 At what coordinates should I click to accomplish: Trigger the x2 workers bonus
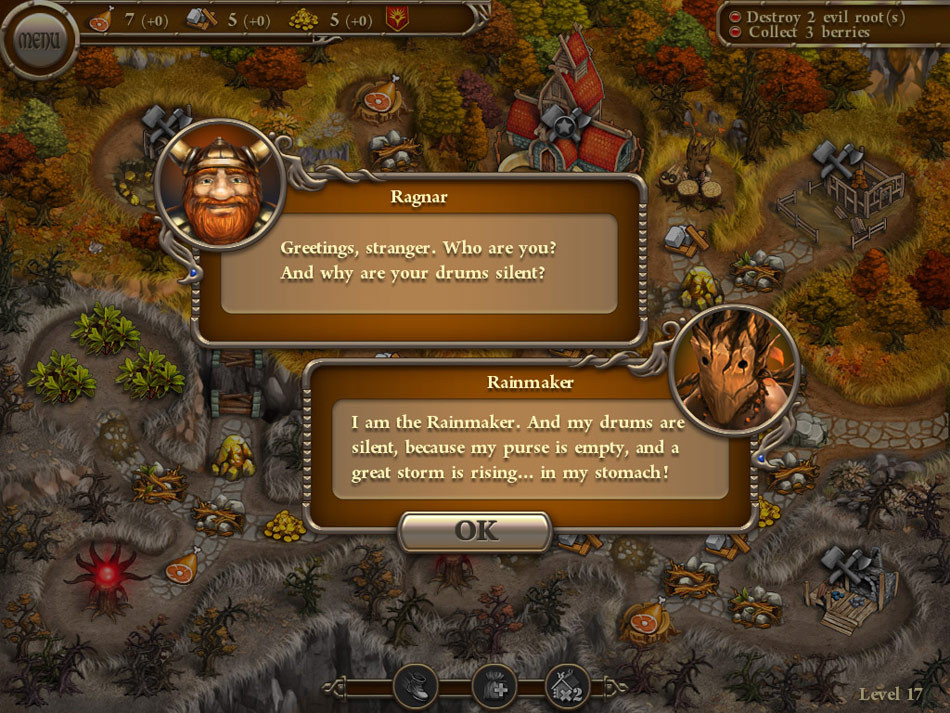(567, 686)
